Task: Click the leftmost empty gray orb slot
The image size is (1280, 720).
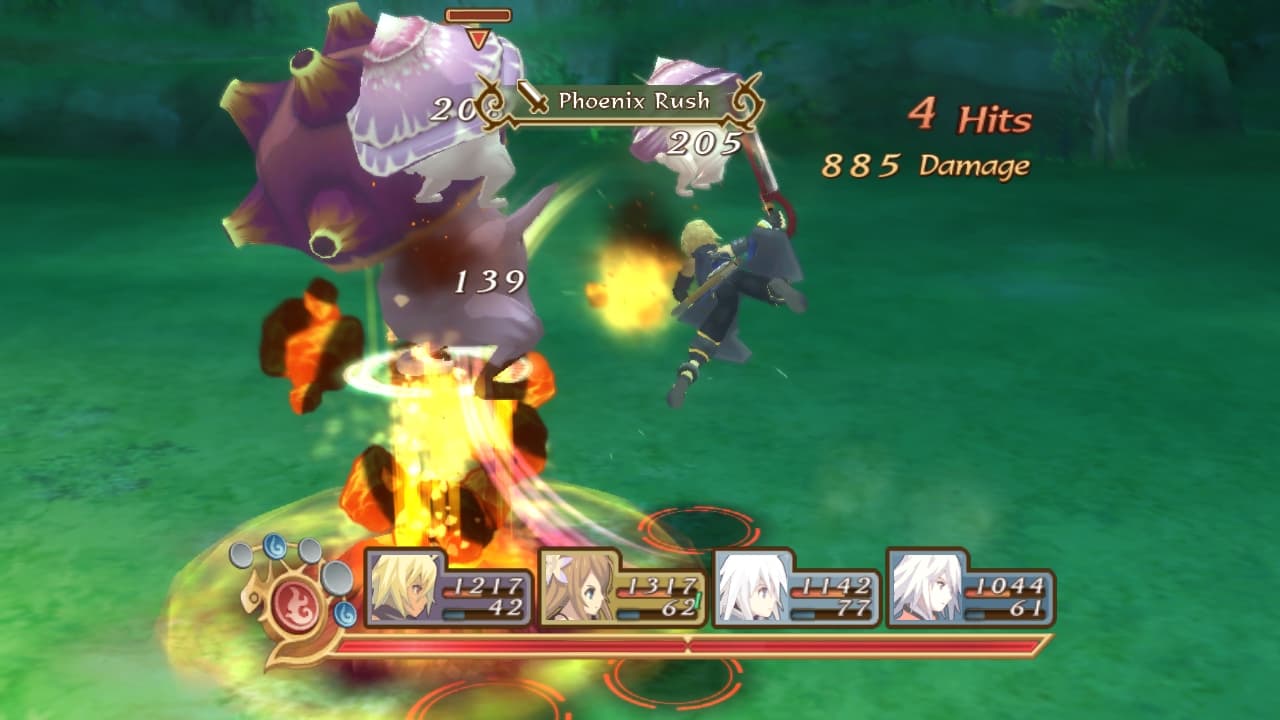Action: coord(240,553)
